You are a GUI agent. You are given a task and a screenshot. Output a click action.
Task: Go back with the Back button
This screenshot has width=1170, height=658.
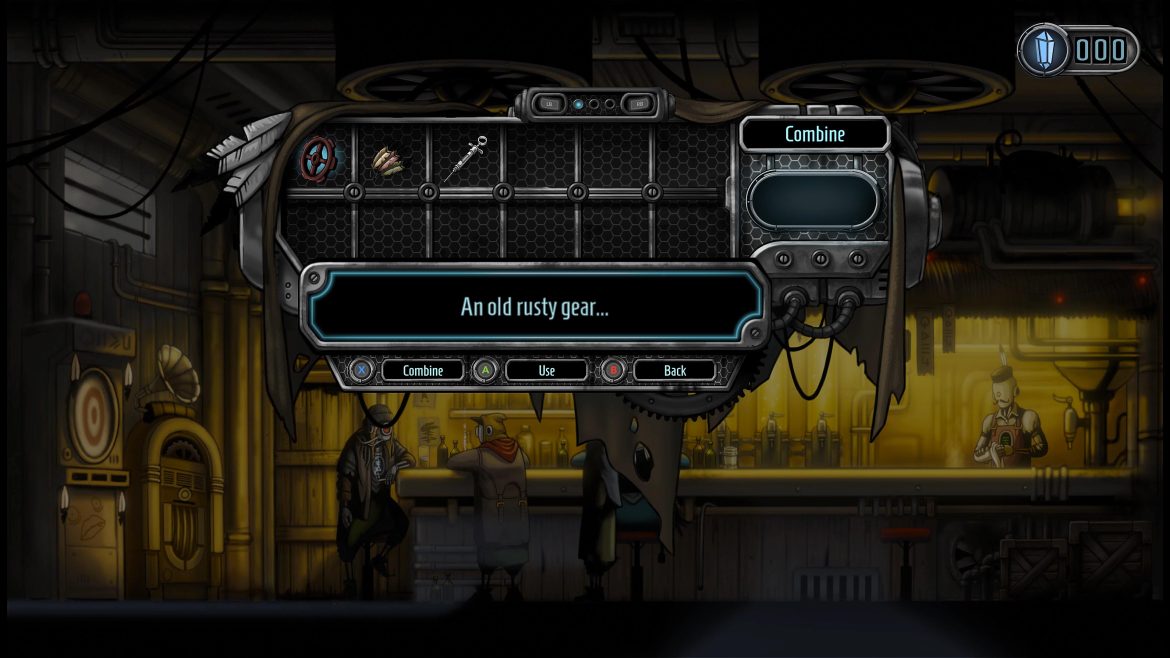coord(675,370)
